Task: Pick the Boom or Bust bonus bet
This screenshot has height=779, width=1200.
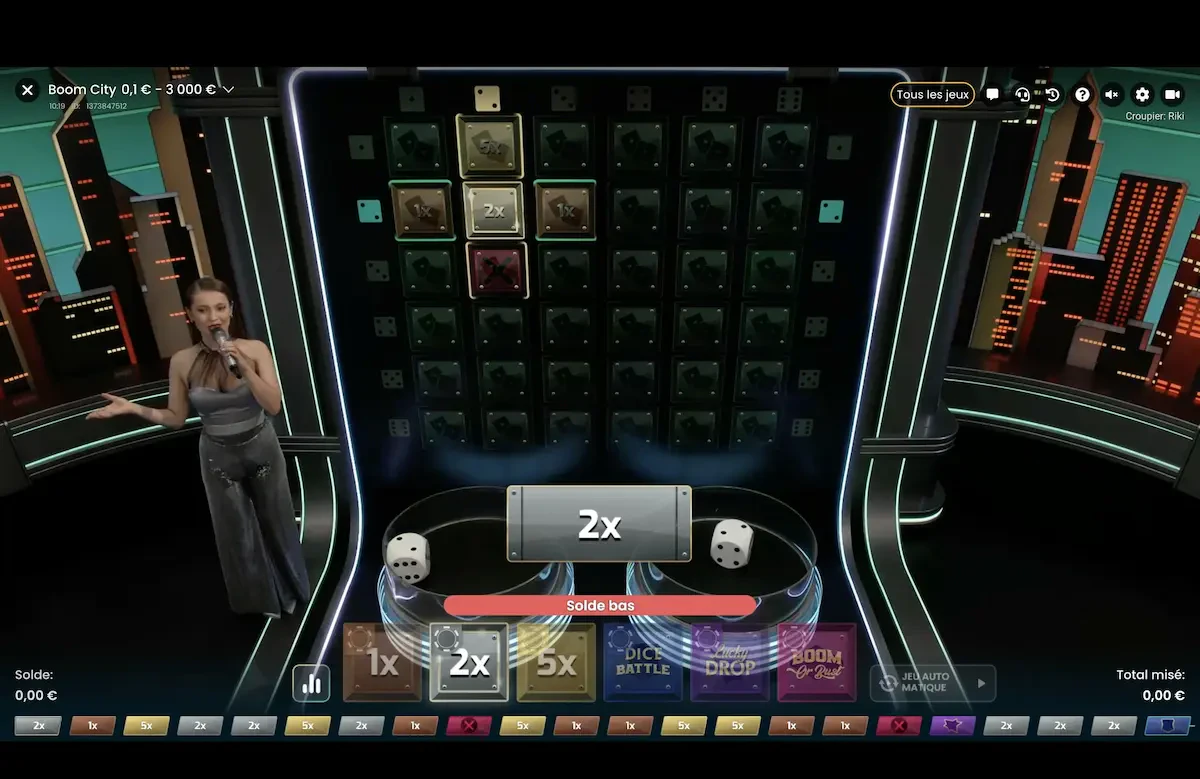Action: tap(817, 662)
